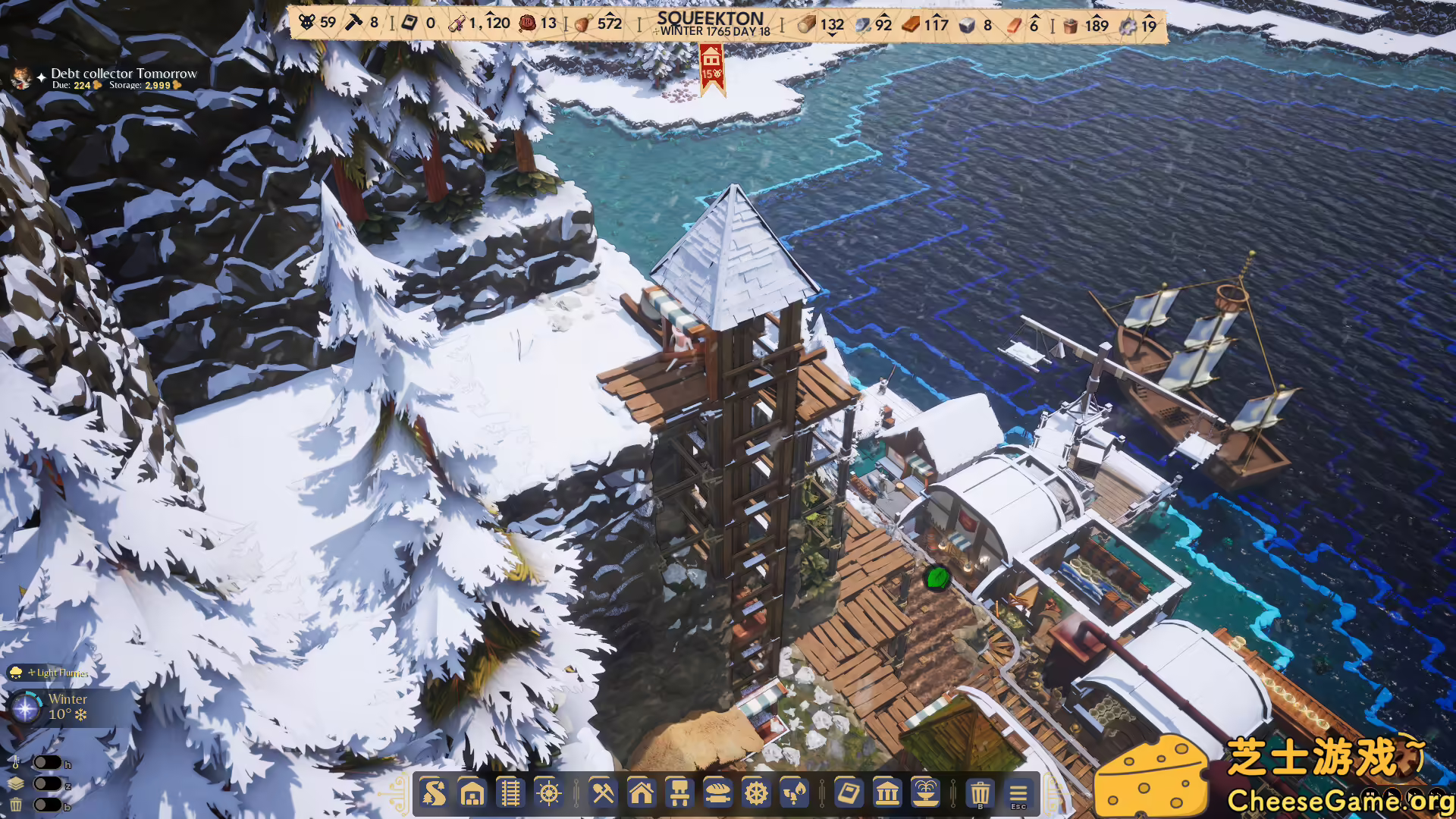Toggle the thermometer heat overlay switch

(x=47, y=763)
